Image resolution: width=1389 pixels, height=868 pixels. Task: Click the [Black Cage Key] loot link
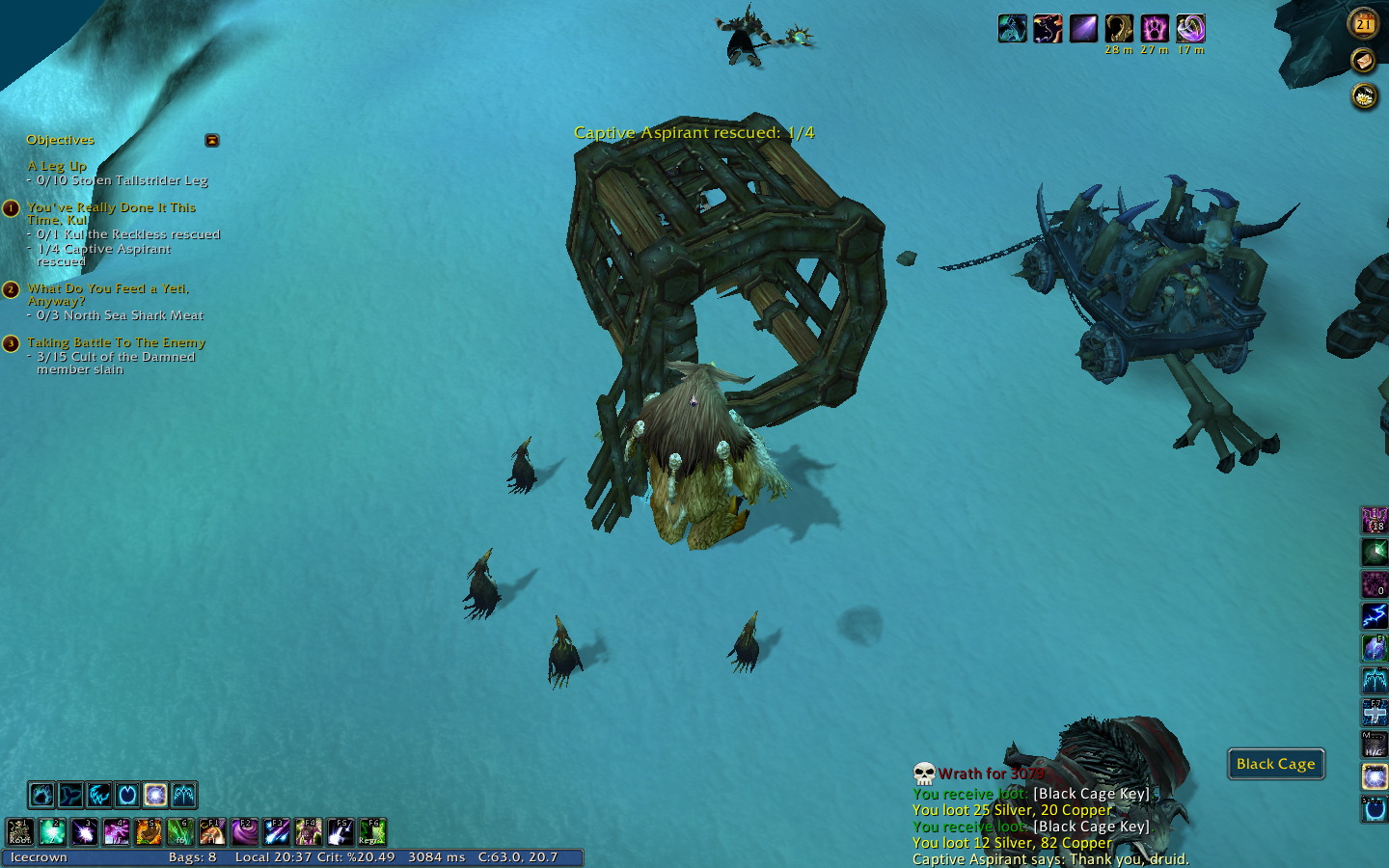1091,794
